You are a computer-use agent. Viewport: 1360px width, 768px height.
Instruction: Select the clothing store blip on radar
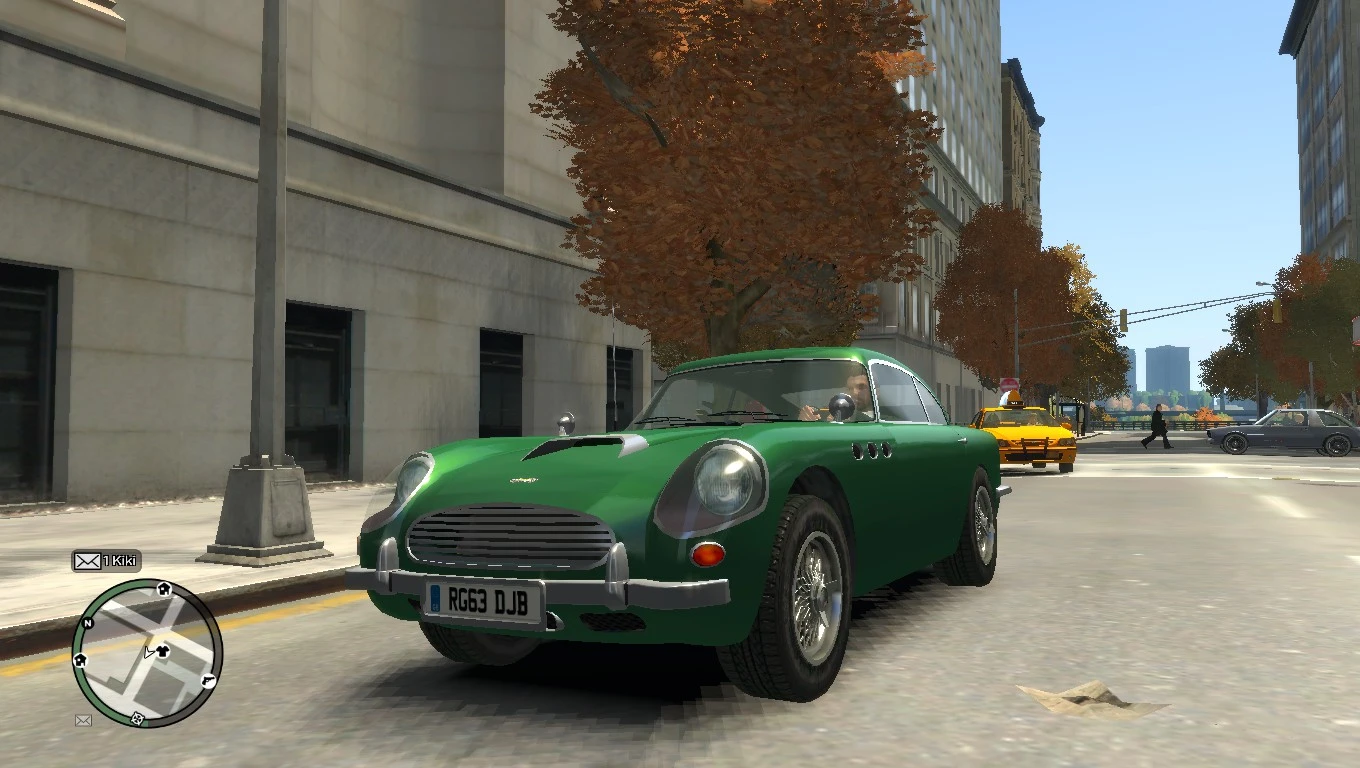coord(163,650)
